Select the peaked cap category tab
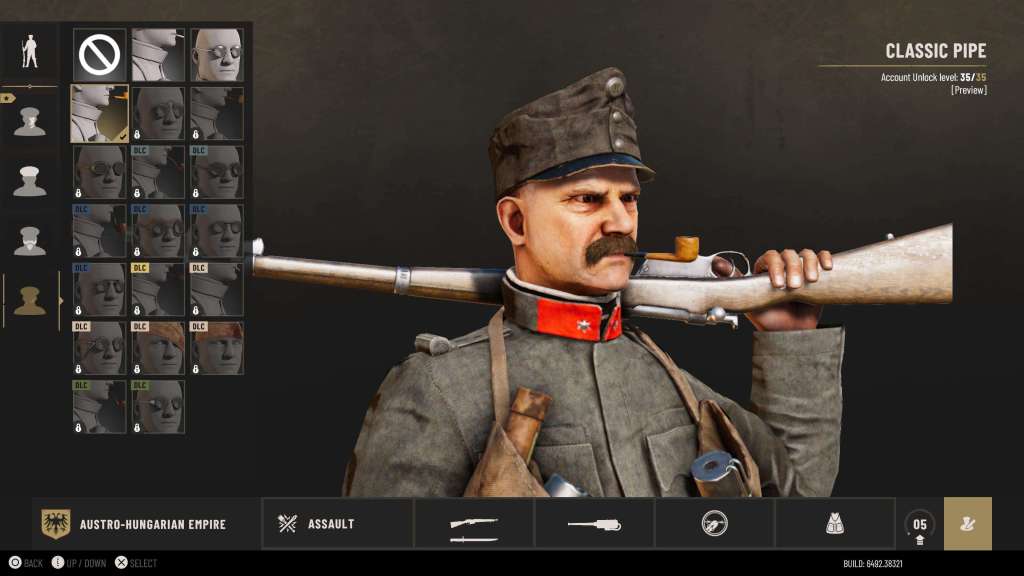The height and width of the screenshot is (576, 1024). tap(30, 180)
